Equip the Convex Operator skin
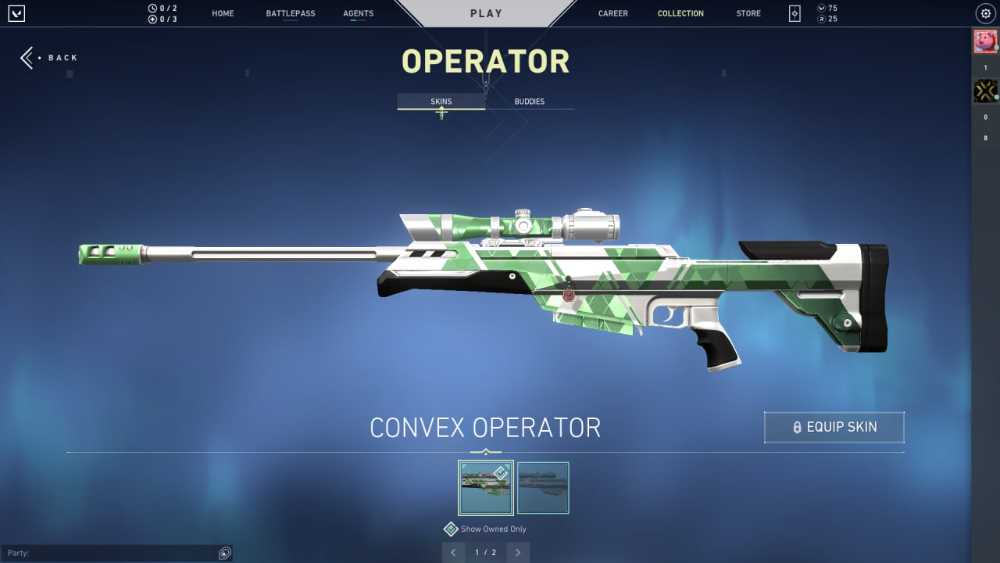 (x=834, y=427)
